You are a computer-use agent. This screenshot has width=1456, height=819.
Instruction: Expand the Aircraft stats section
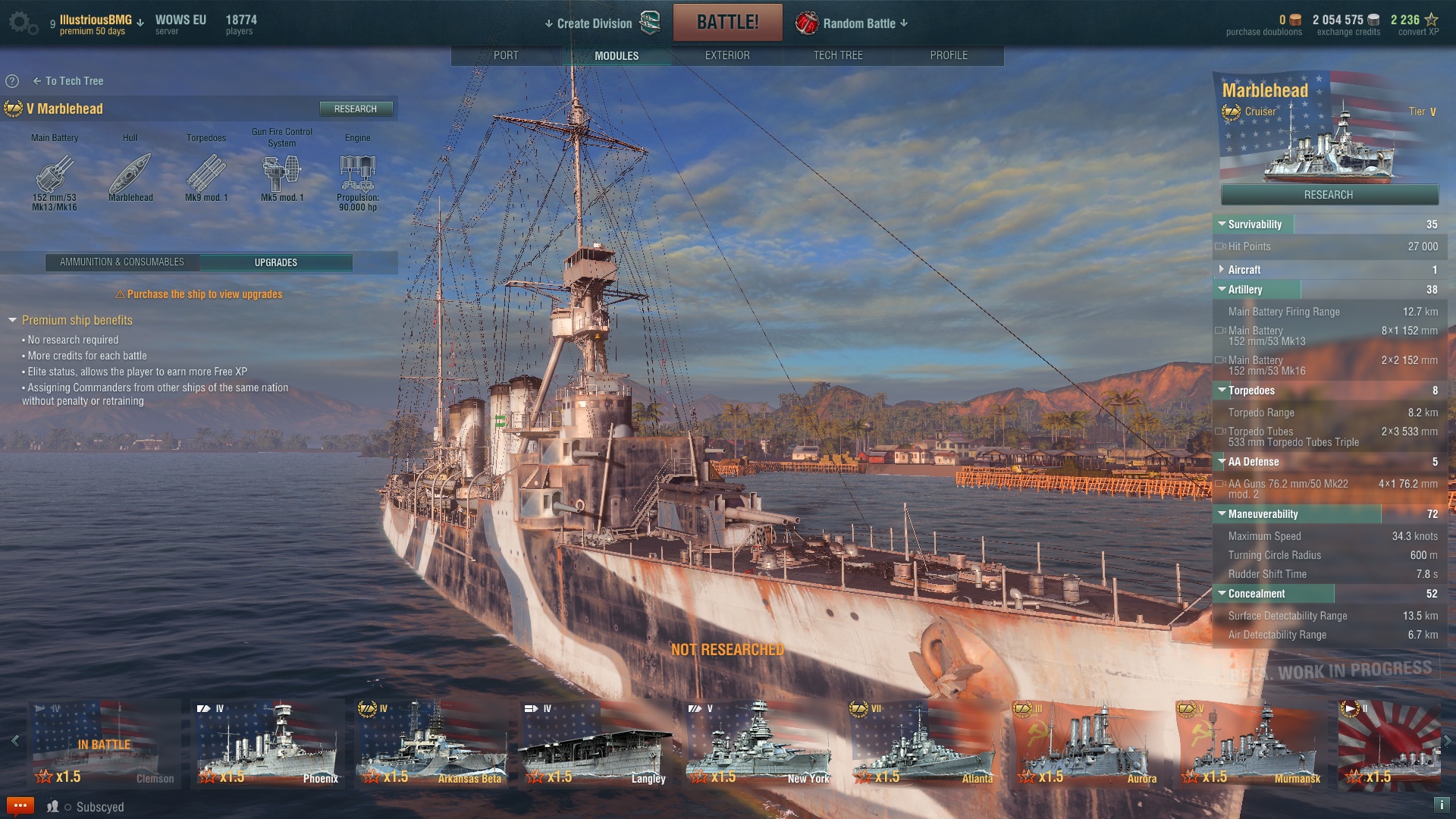[1244, 270]
